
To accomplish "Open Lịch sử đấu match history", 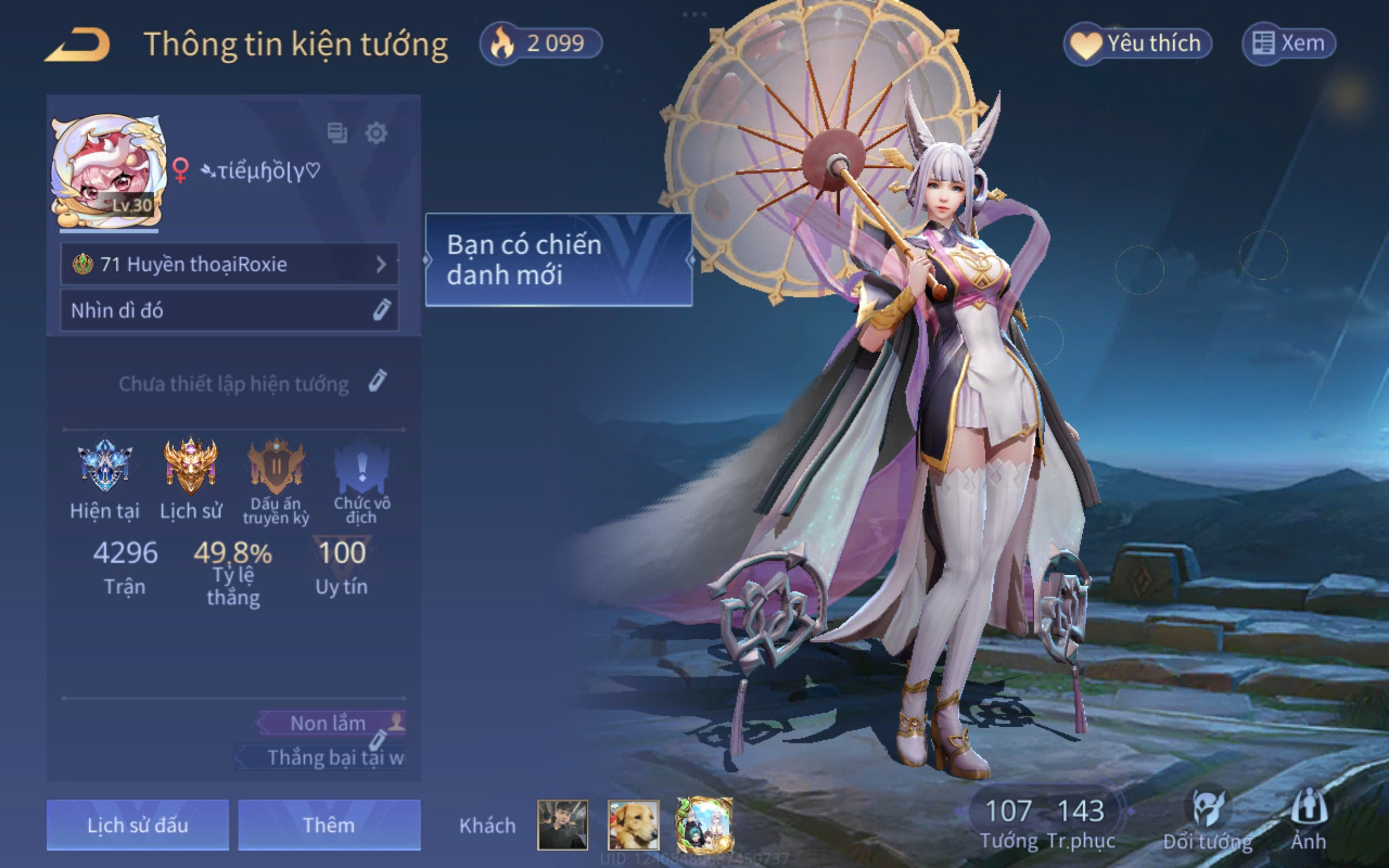I will [x=138, y=825].
